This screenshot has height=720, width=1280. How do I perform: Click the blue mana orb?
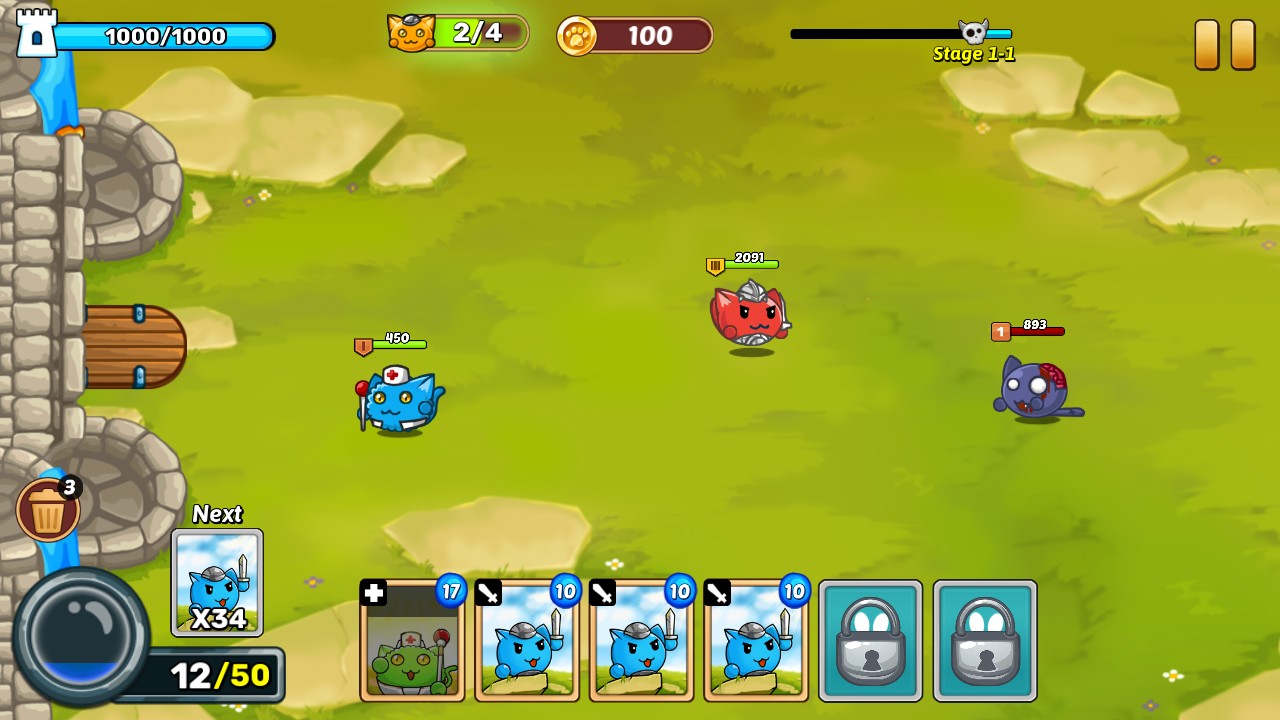pos(79,636)
